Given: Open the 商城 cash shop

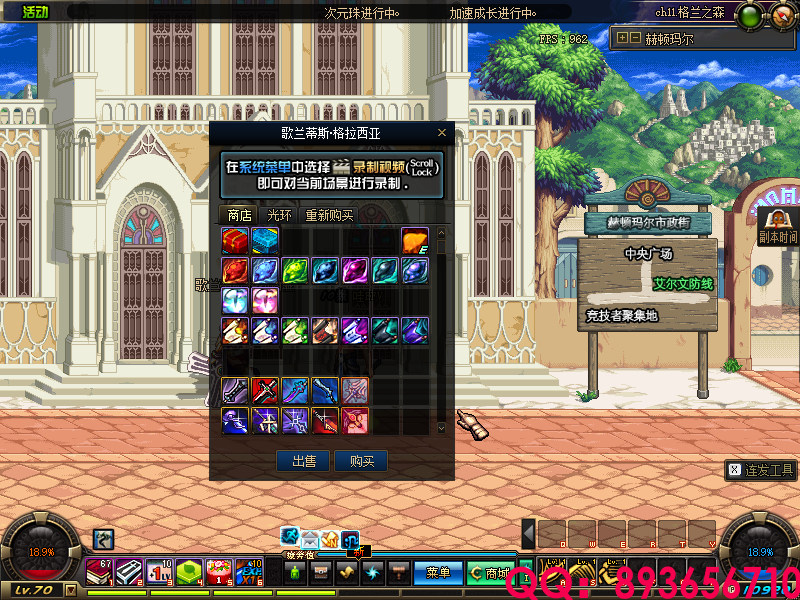Looking at the screenshot, I should tap(489, 573).
